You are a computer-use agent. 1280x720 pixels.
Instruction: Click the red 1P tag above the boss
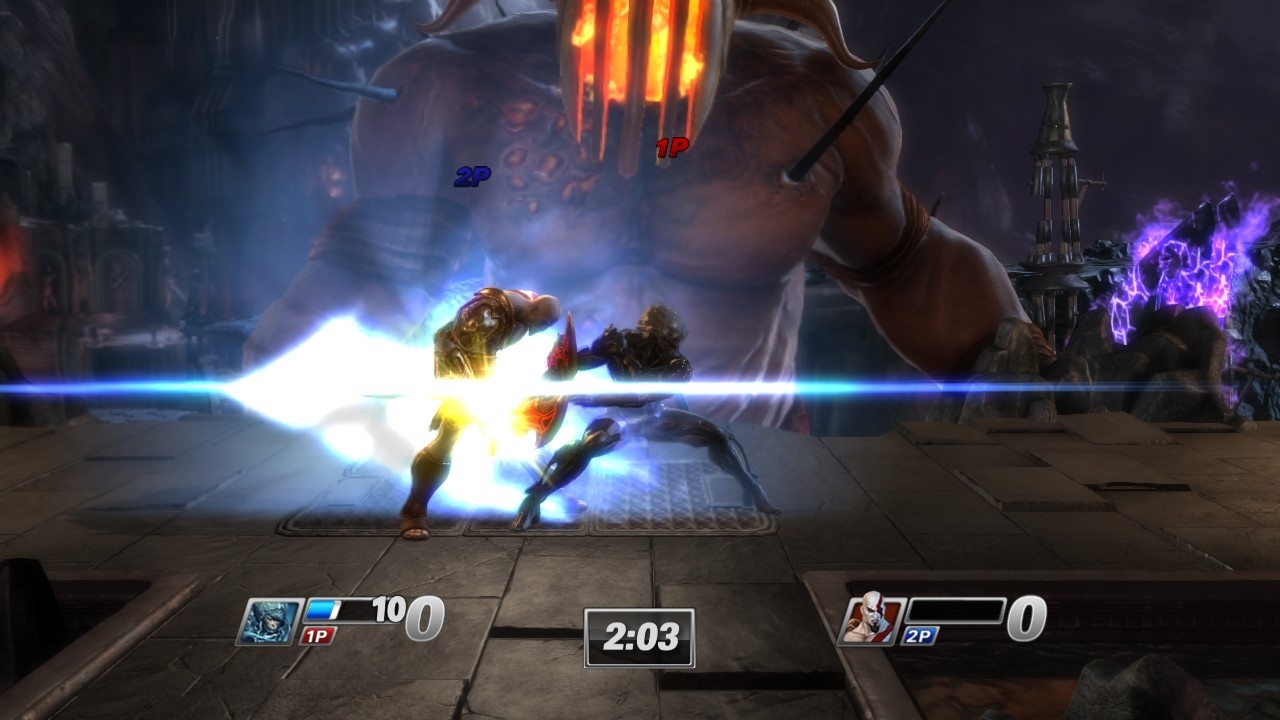(672, 146)
